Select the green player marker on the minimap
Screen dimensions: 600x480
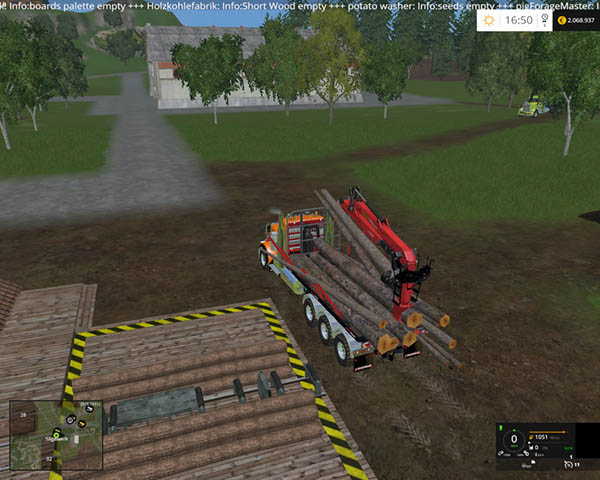(56, 435)
